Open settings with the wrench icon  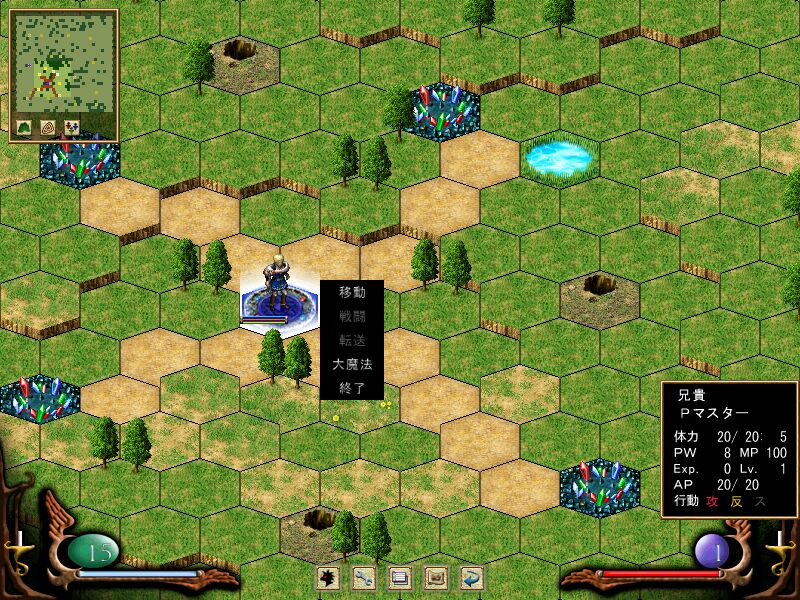click(364, 577)
